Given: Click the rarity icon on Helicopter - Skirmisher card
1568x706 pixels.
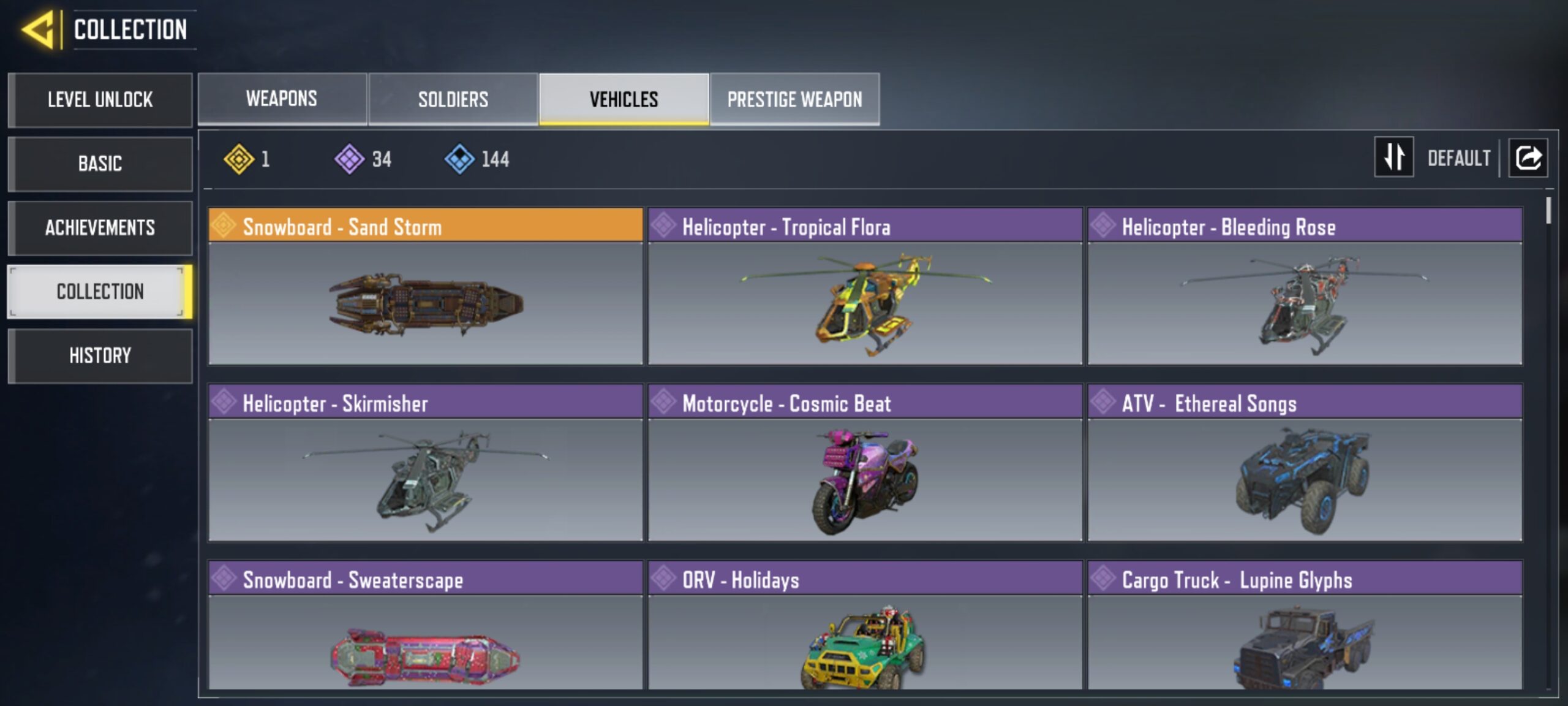Looking at the screenshot, I should (x=225, y=403).
